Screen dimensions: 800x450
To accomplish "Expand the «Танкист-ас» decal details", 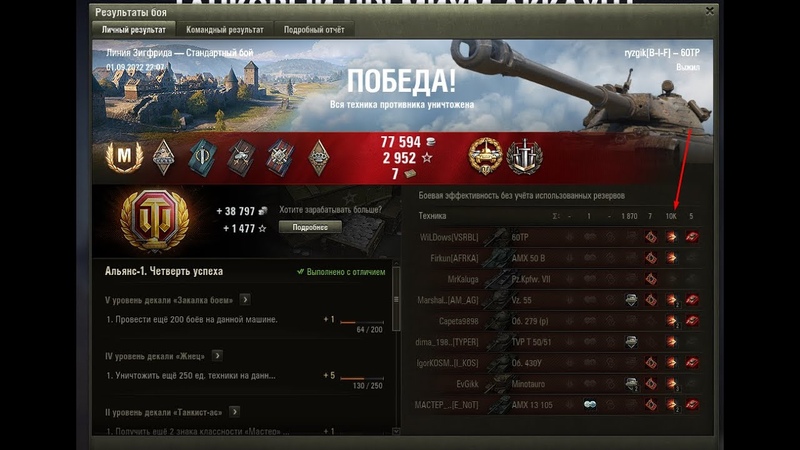I will coord(234,411).
